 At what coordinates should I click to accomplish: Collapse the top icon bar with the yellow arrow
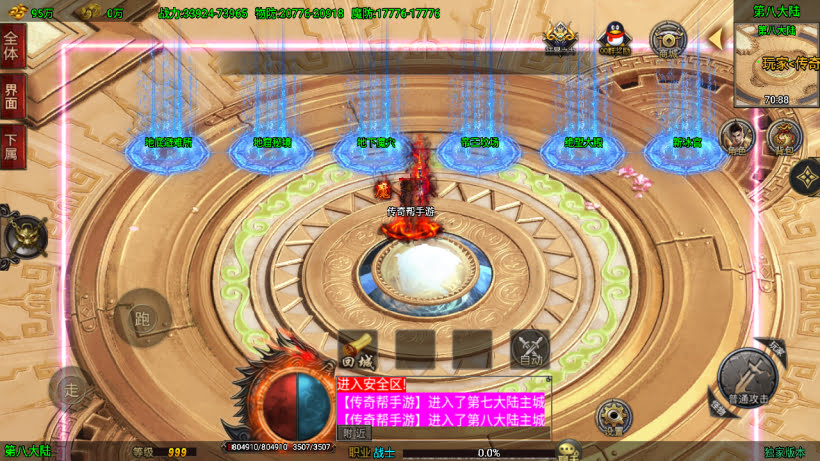[x=716, y=38]
